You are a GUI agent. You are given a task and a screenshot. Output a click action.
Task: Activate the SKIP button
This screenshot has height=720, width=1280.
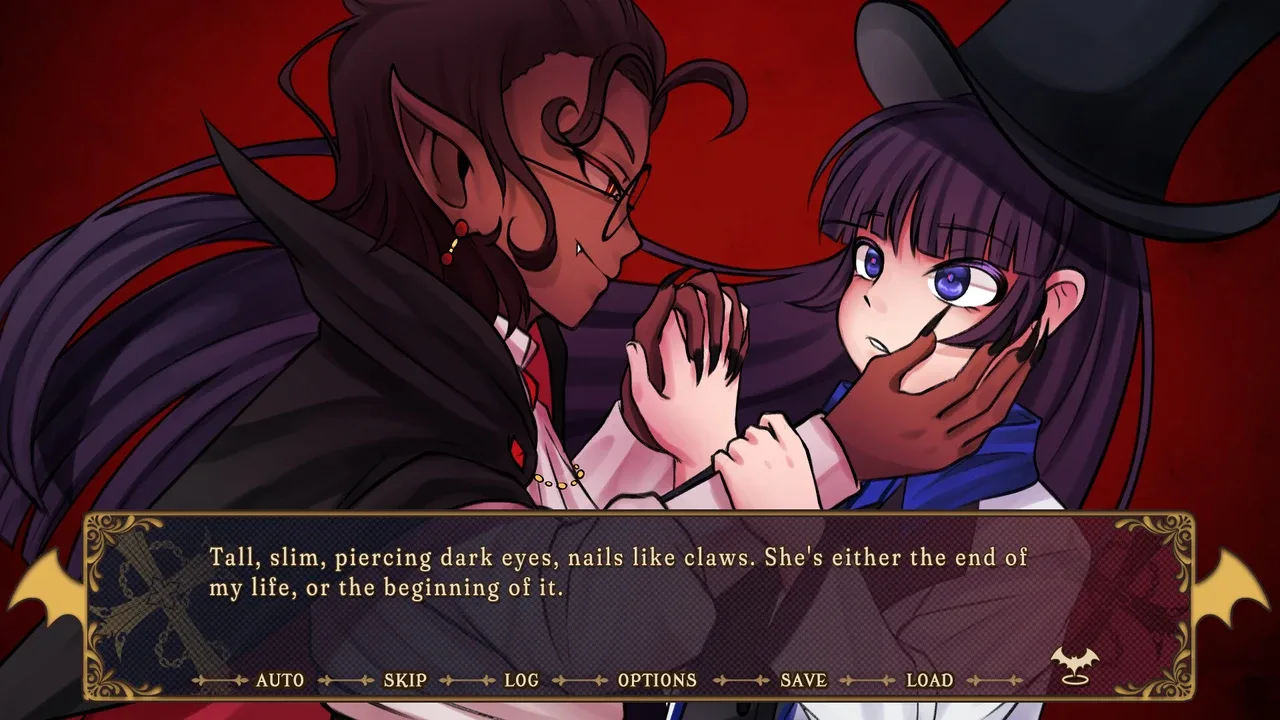[x=405, y=680]
